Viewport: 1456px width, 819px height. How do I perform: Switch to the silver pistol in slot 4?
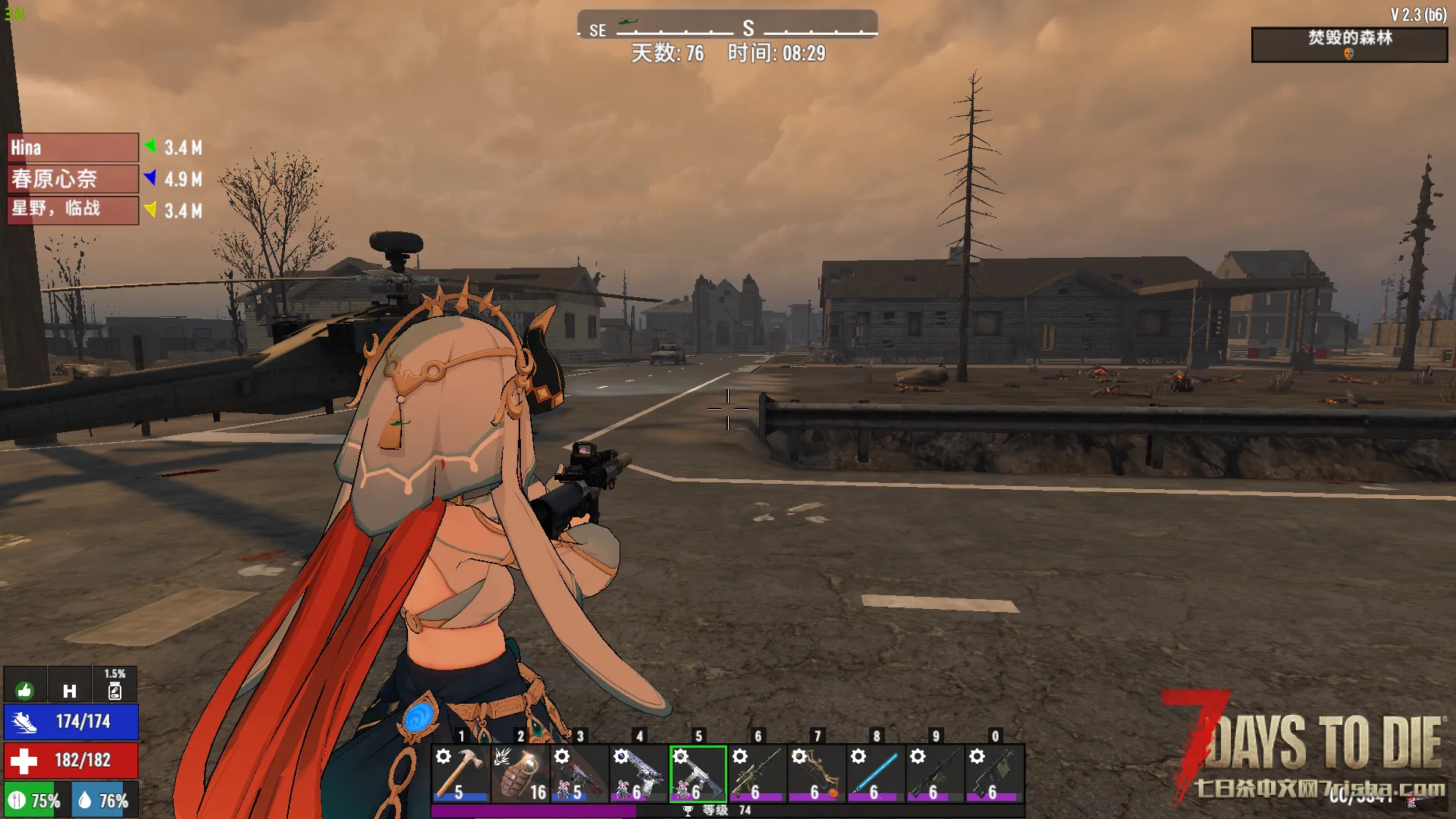(639, 773)
